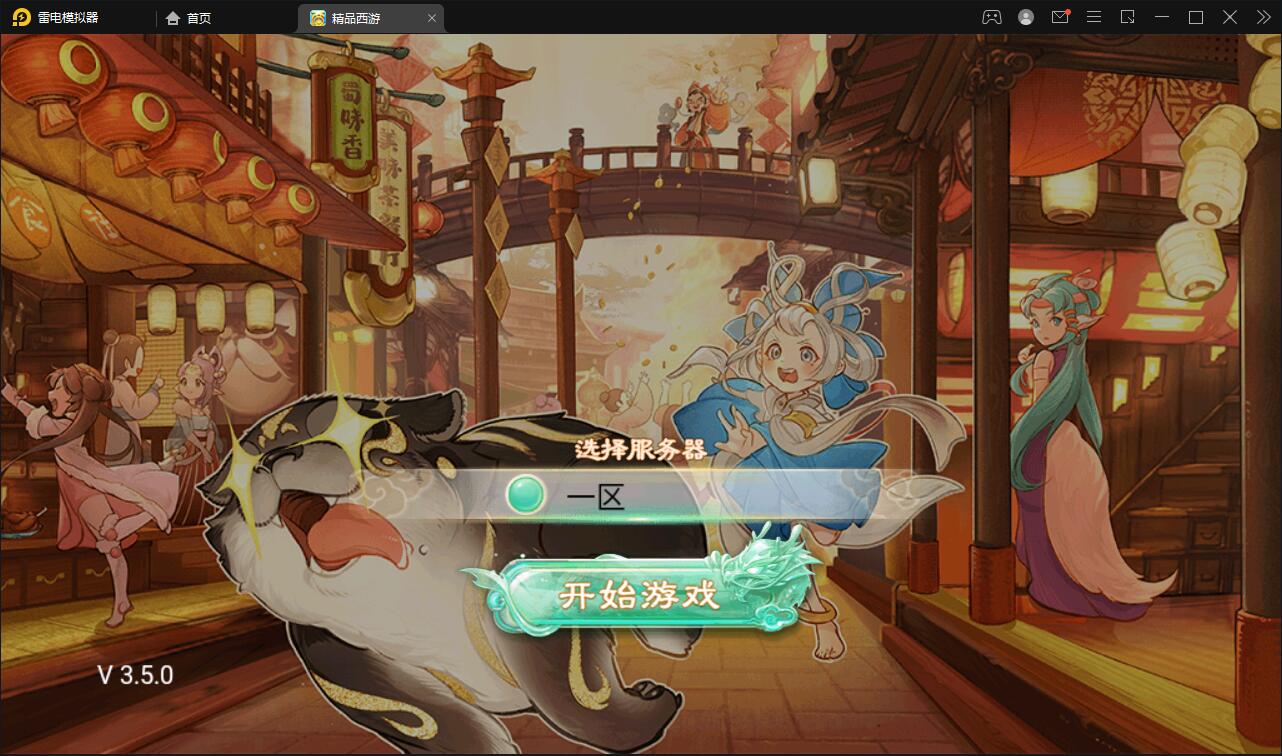The width and height of the screenshot is (1282, 756).
Task: Click the green server status indicator
Action: click(524, 494)
